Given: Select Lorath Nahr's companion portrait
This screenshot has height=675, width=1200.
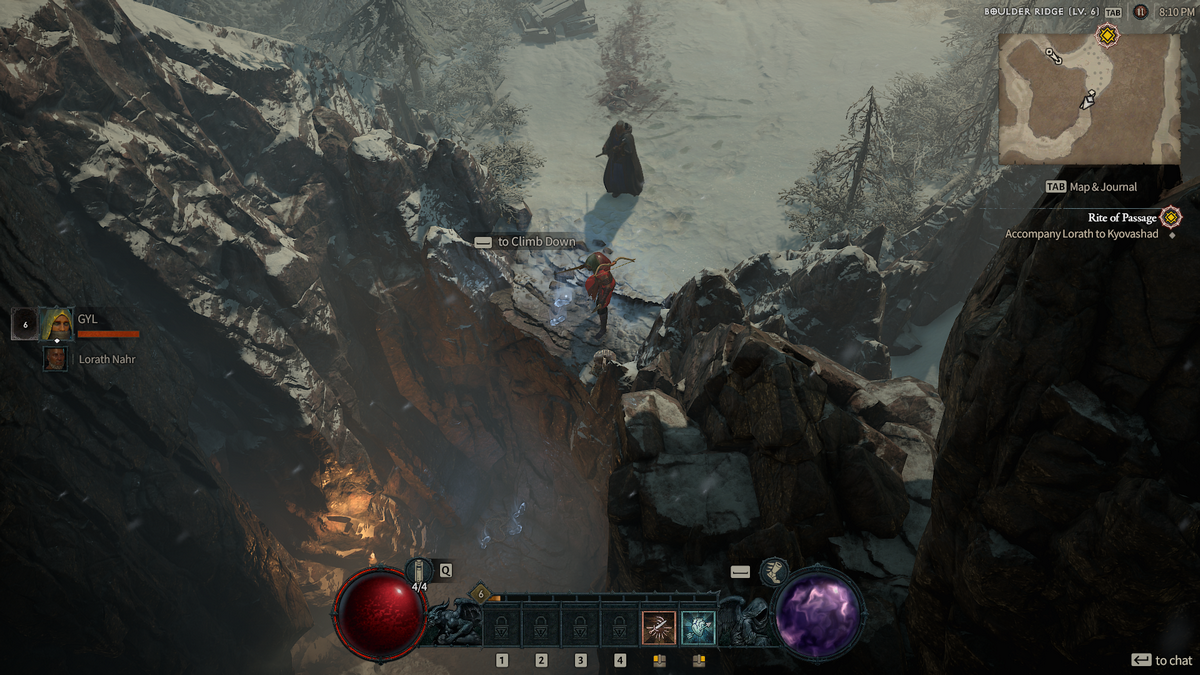Looking at the screenshot, I should (x=55, y=358).
